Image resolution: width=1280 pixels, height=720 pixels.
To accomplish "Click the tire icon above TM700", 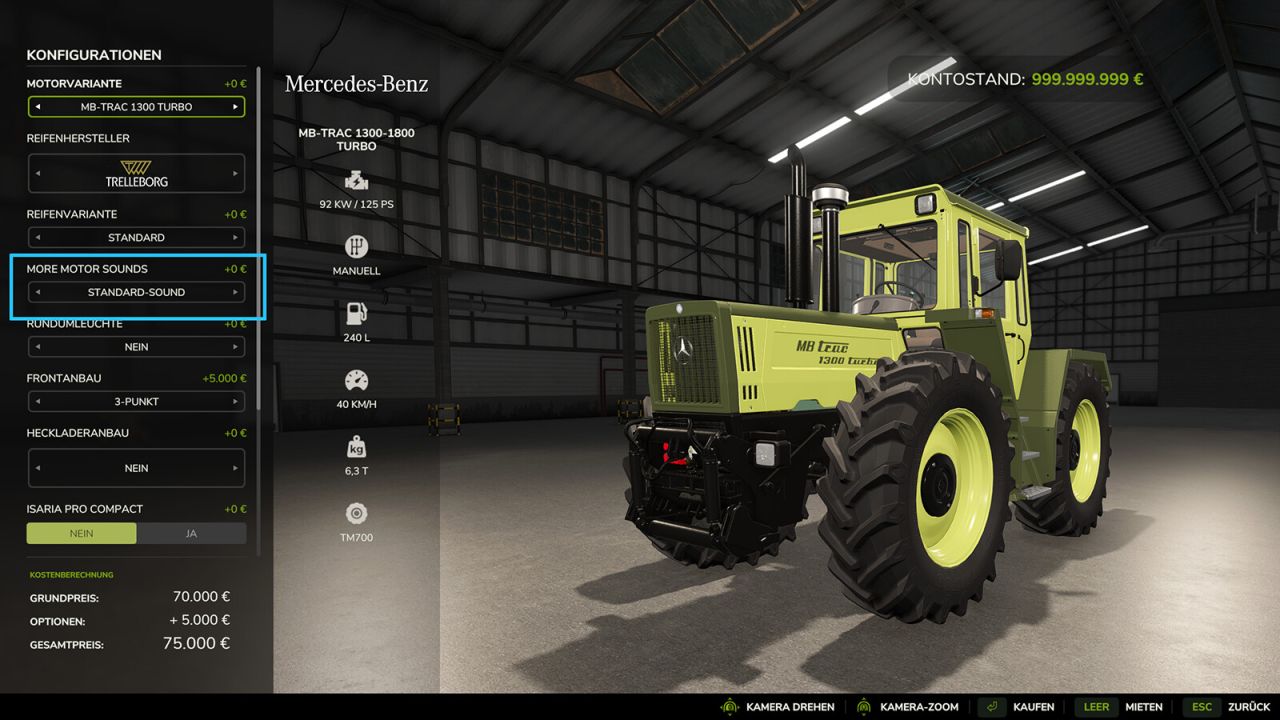I will tap(357, 514).
